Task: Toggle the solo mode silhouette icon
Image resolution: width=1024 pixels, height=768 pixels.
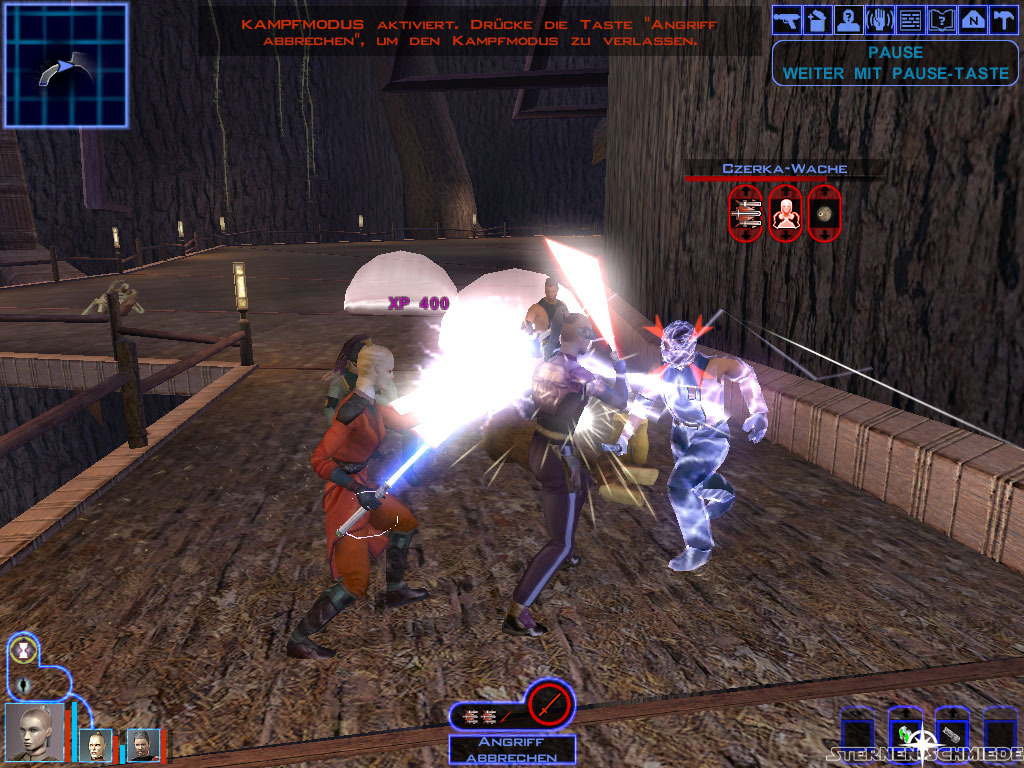Action: coord(22,685)
